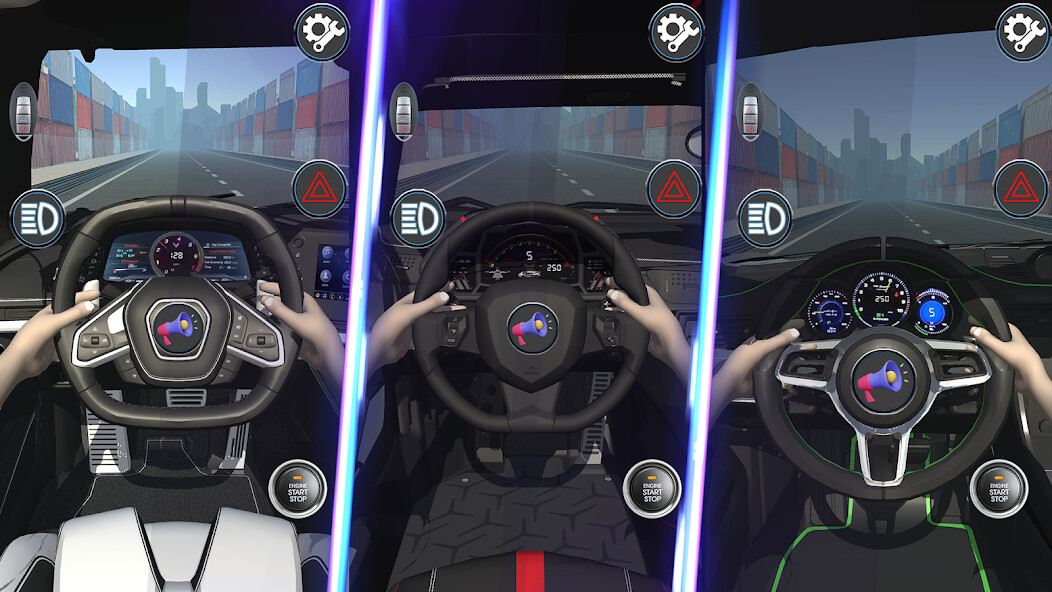
Task: Switch the headlights in the green-trimmed car
Action: (765, 215)
